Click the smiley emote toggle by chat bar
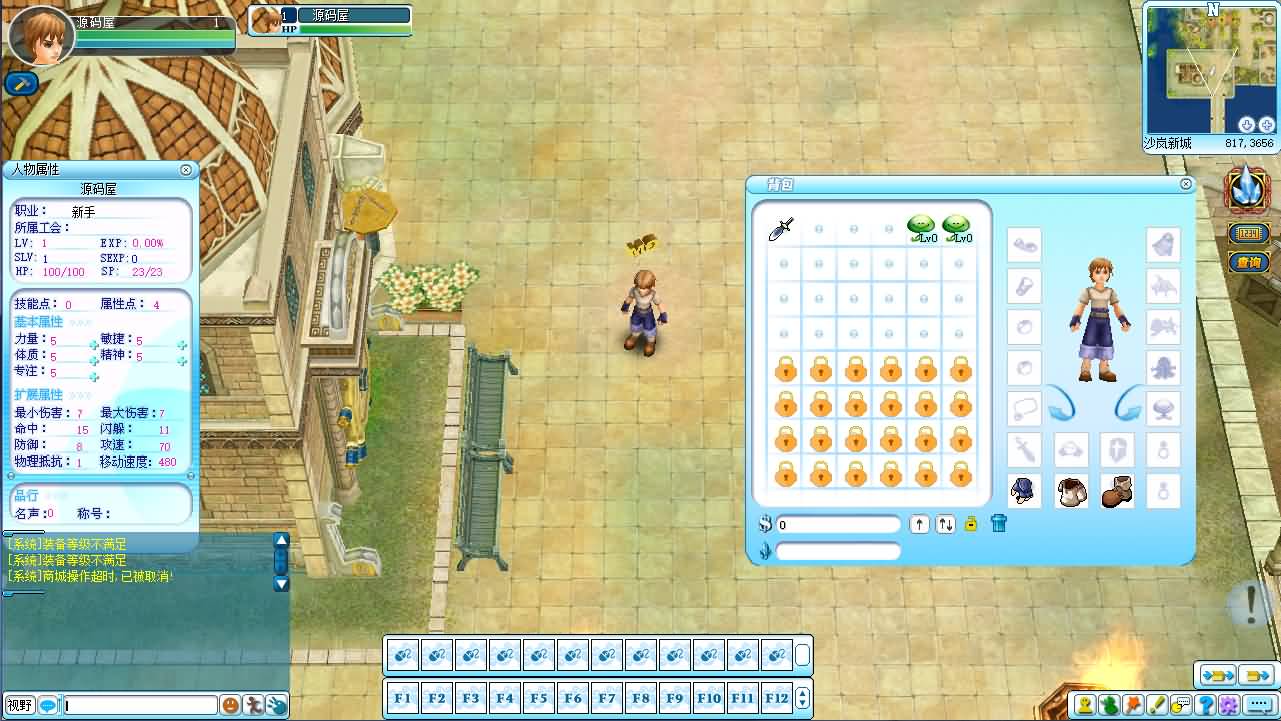The height and width of the screenshot is (721, 1281). tap(230, 704)
